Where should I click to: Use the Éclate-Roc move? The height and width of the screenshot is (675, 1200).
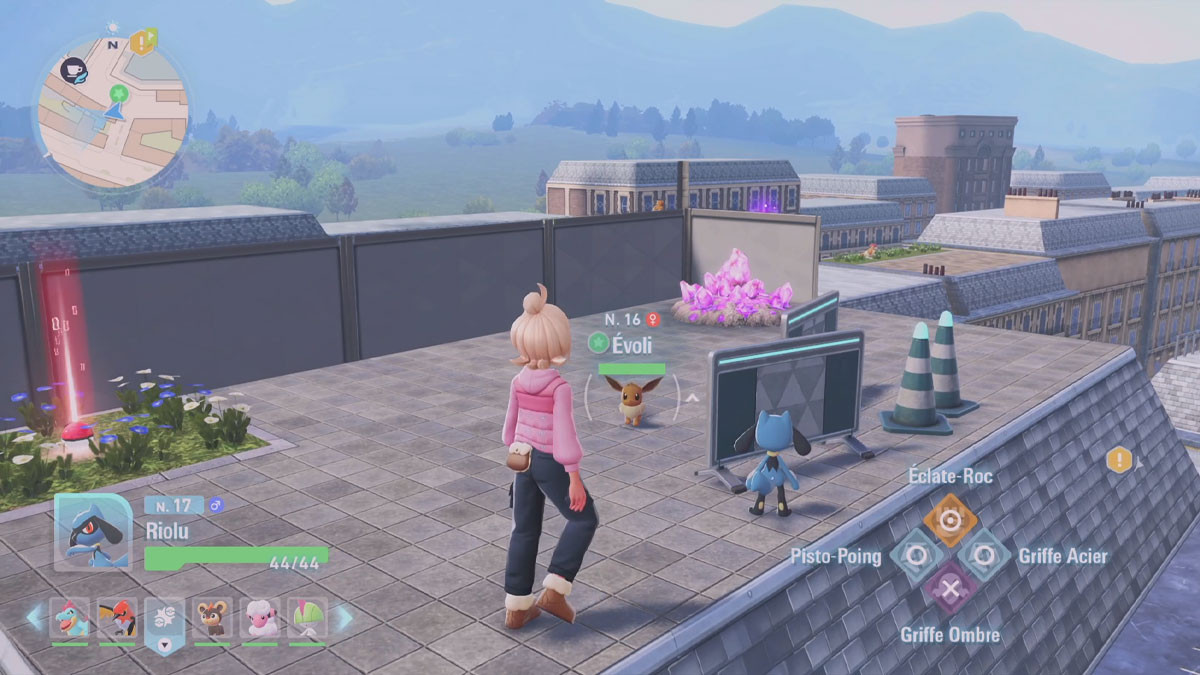tap(950, 519)
